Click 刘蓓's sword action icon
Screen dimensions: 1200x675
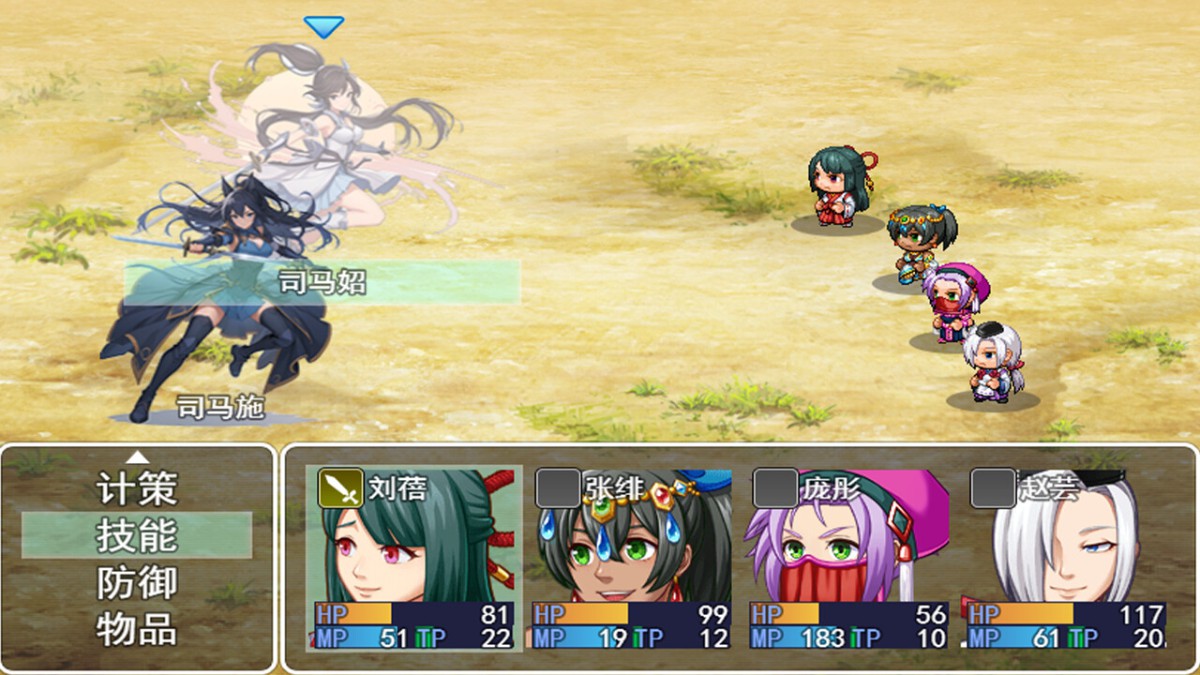341,488
